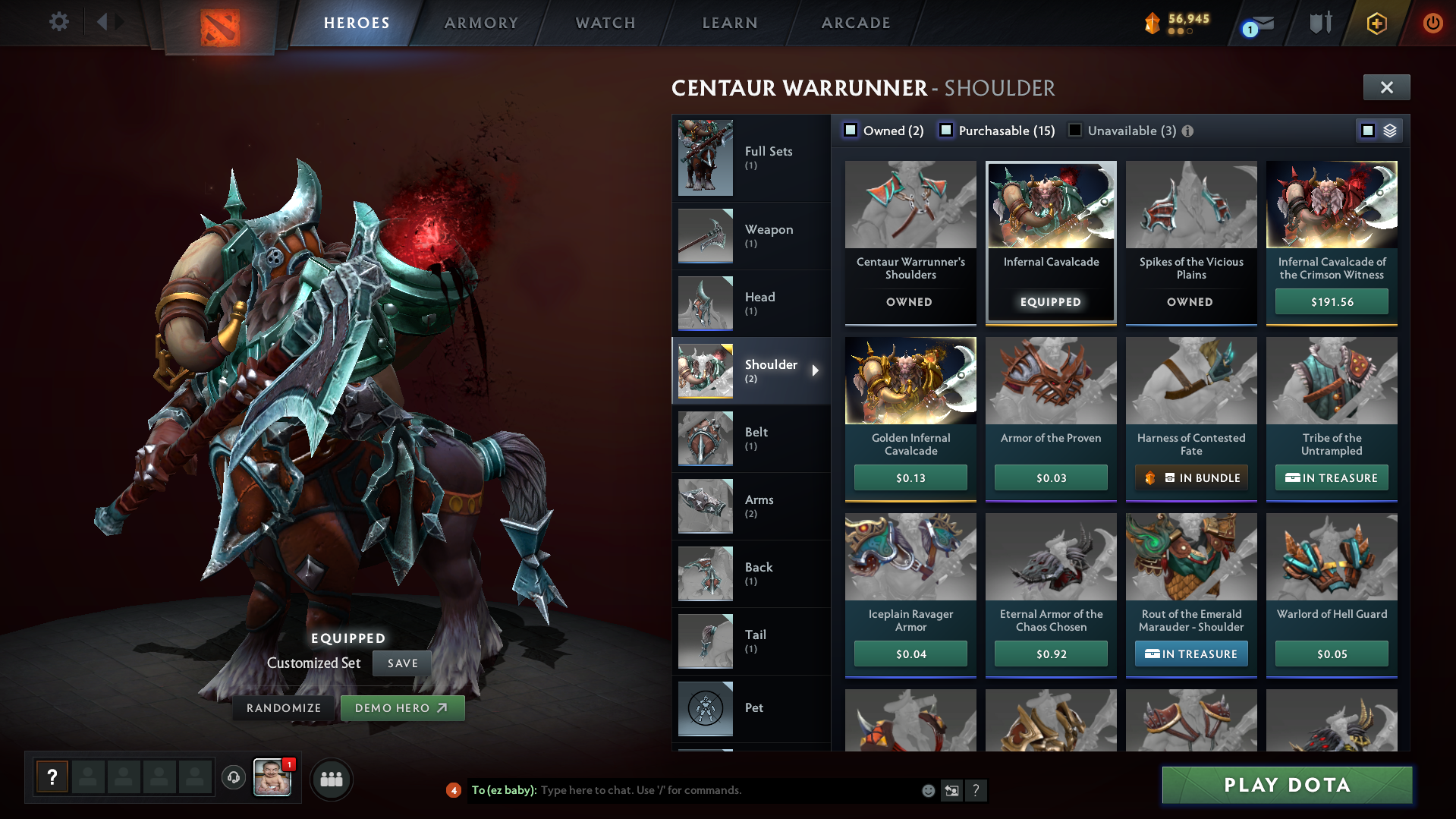Save the customized set

tap(402, 663)
